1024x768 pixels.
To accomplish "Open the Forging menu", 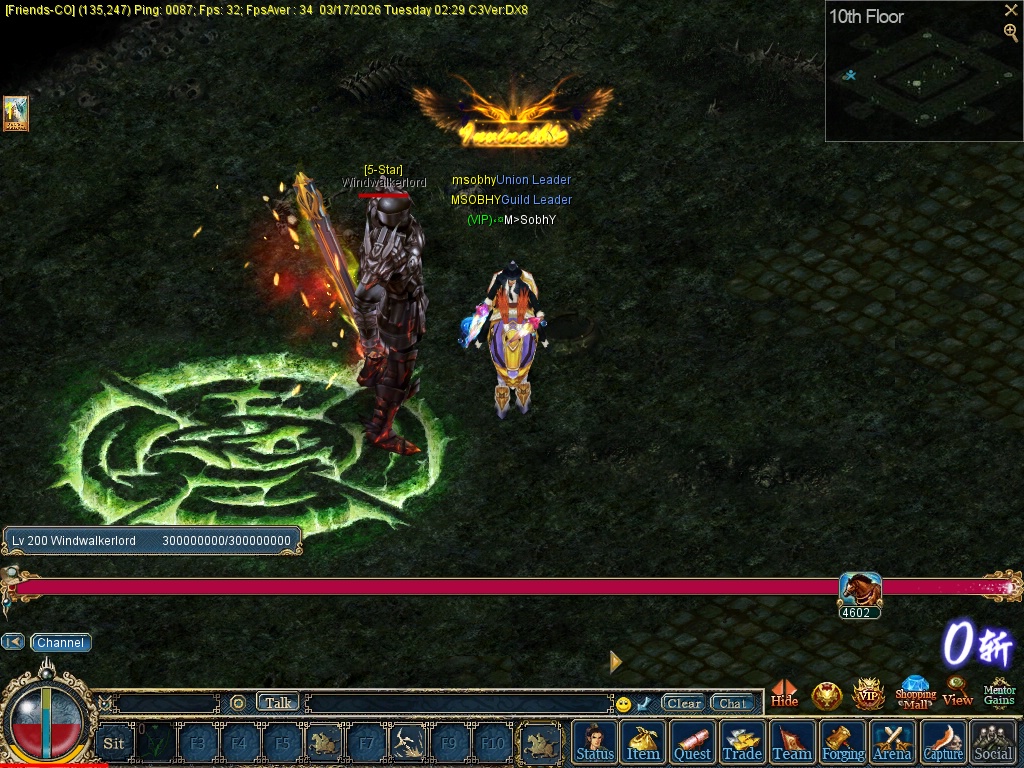I will point(843,742).
